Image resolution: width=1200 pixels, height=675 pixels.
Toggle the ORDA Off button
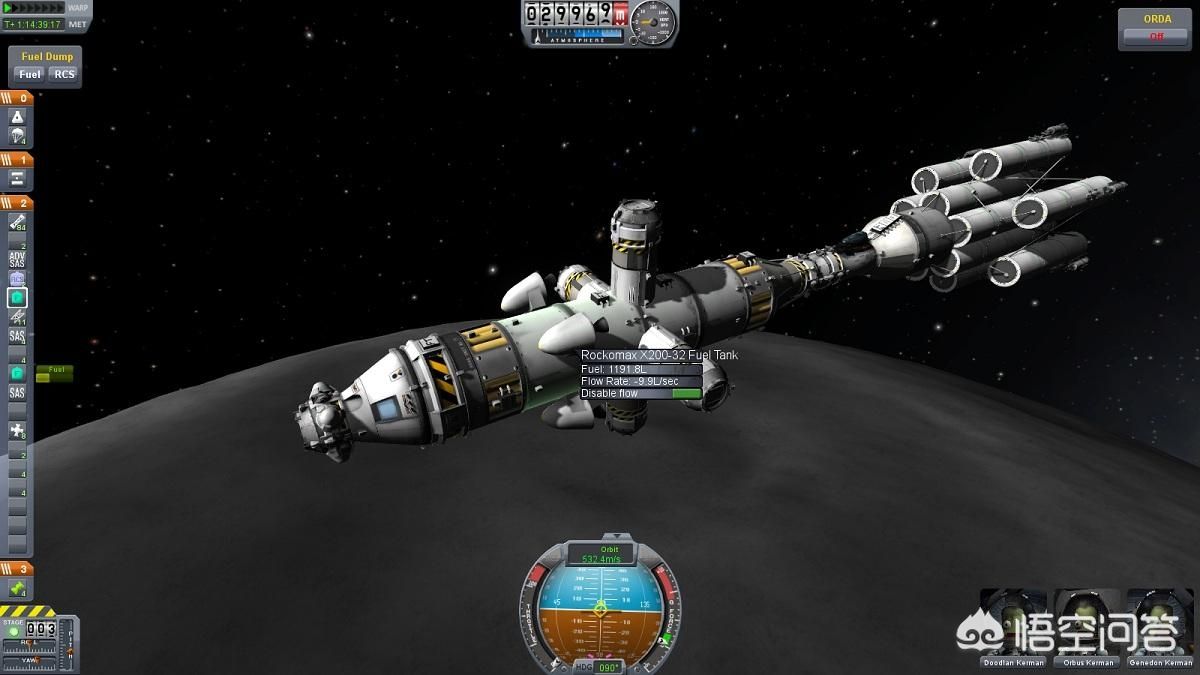tap(1157, 36)
